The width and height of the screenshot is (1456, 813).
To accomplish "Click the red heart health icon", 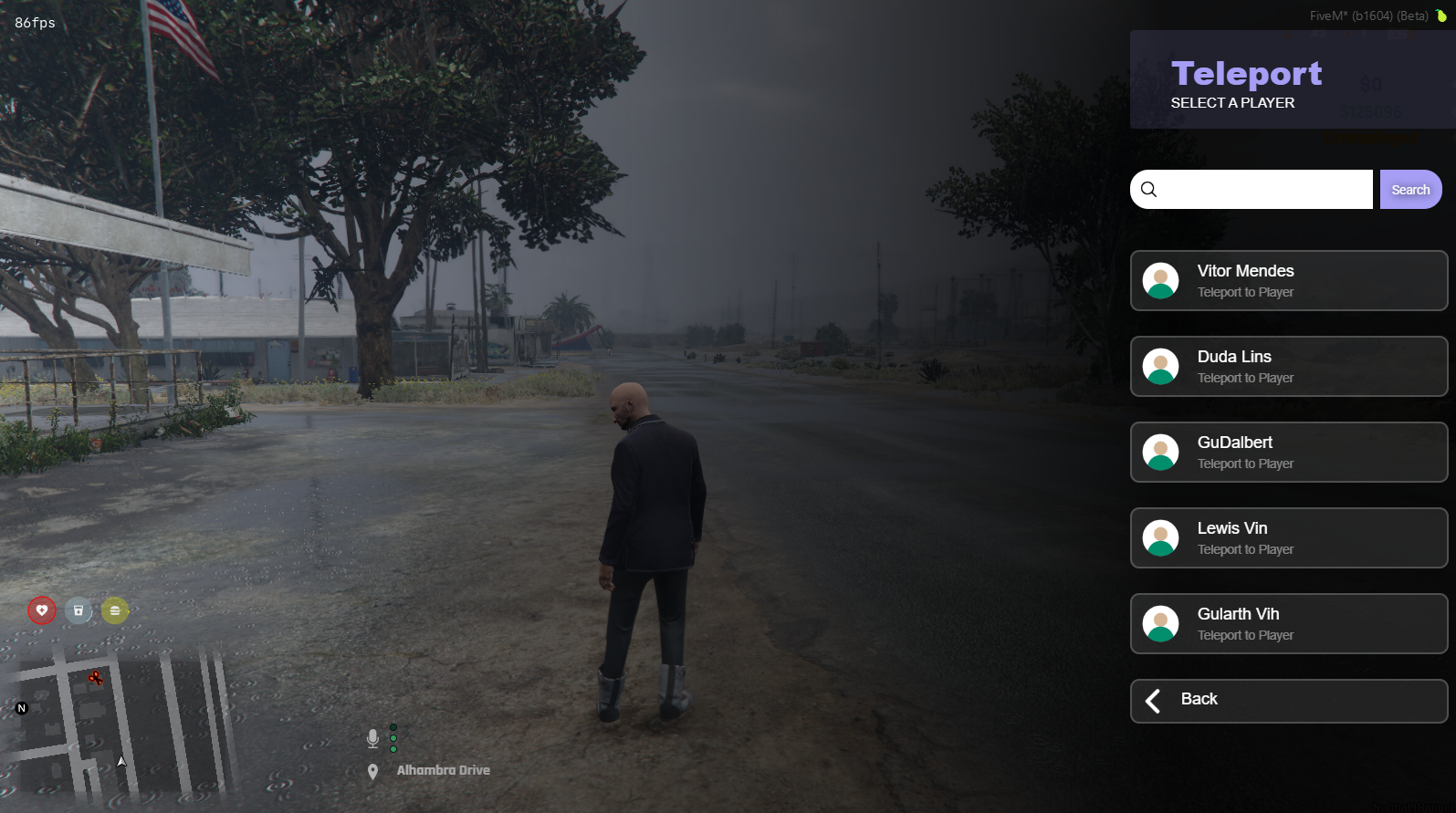I will [x=42, y=610].
